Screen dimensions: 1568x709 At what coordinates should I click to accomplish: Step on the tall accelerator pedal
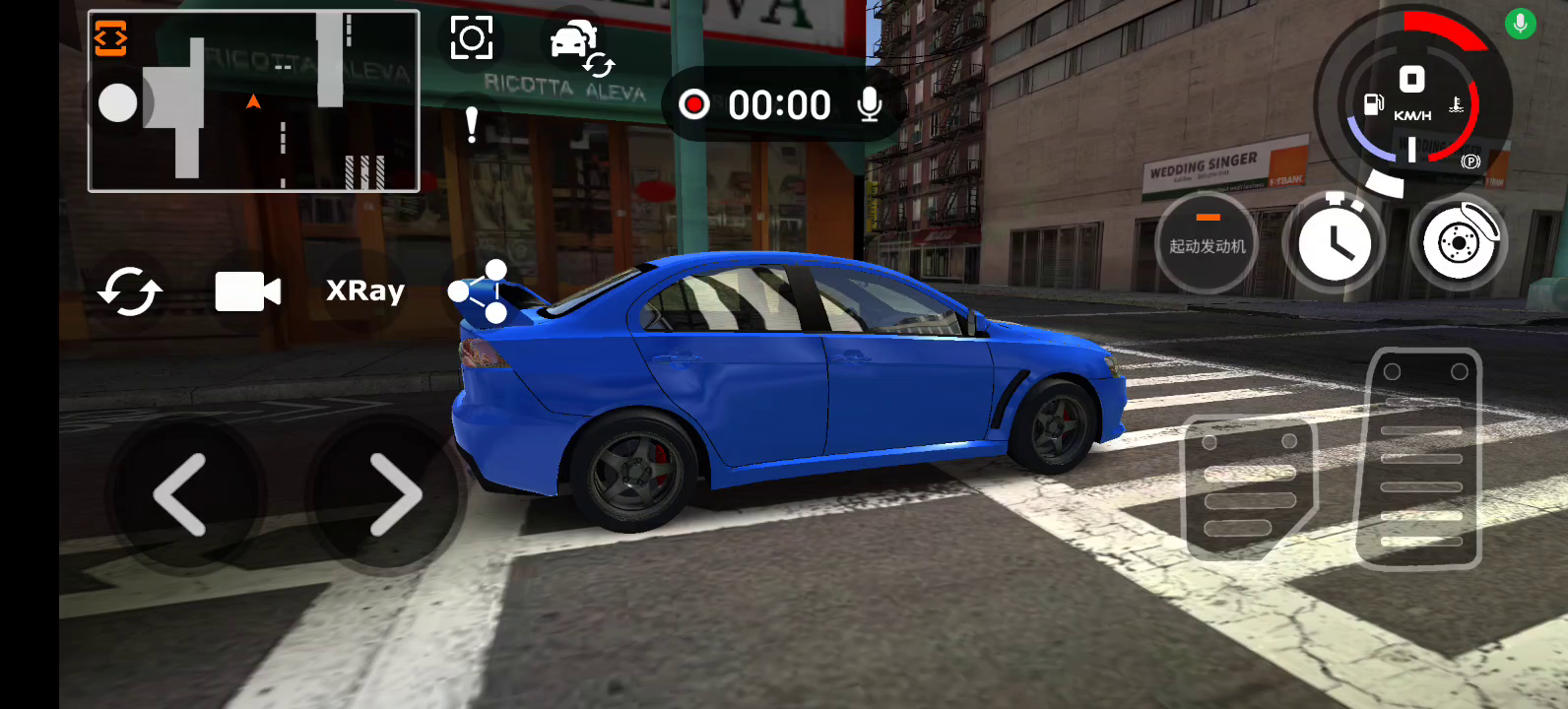pyautogui.click(x=1420, y=459)
